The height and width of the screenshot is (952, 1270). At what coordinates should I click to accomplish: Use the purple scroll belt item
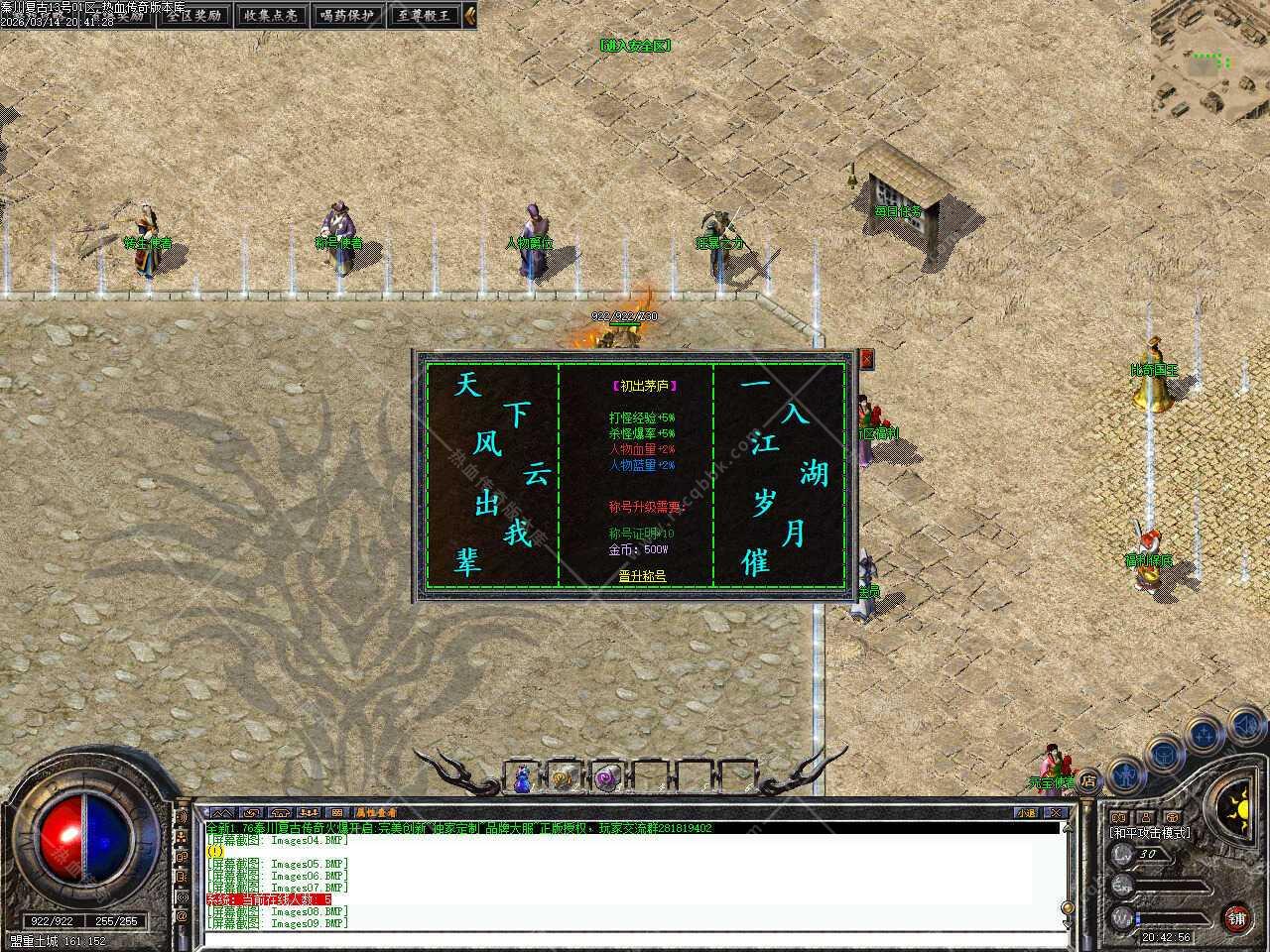[605, 778]
